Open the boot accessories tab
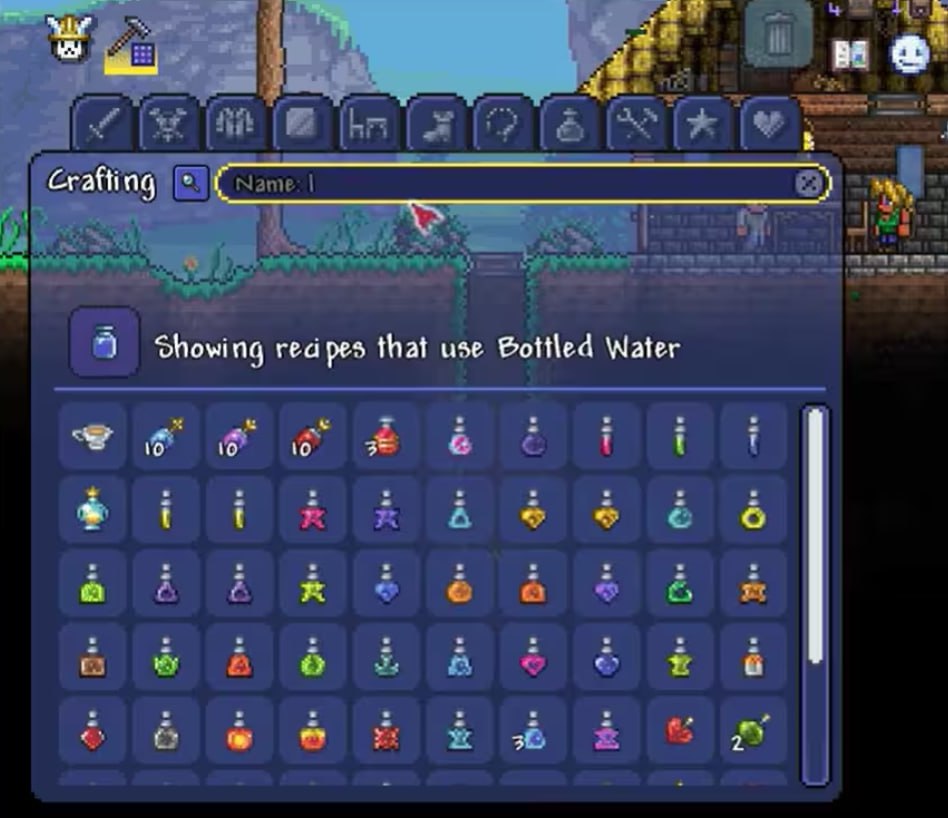The height and width of the screenshot is (818, 948). [x=435, y=125]
